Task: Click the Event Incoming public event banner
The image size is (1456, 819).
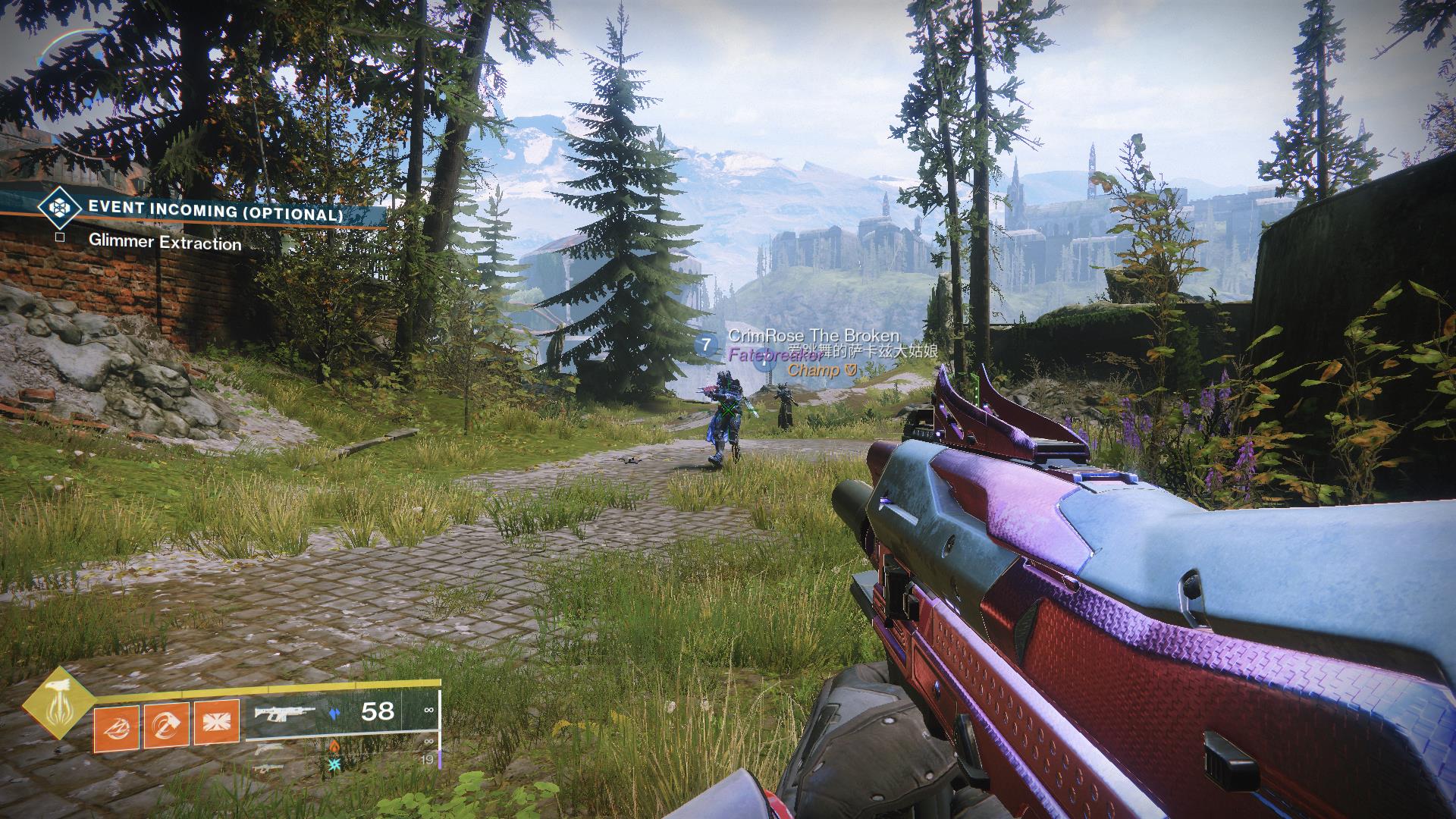Action: (215, 215)
